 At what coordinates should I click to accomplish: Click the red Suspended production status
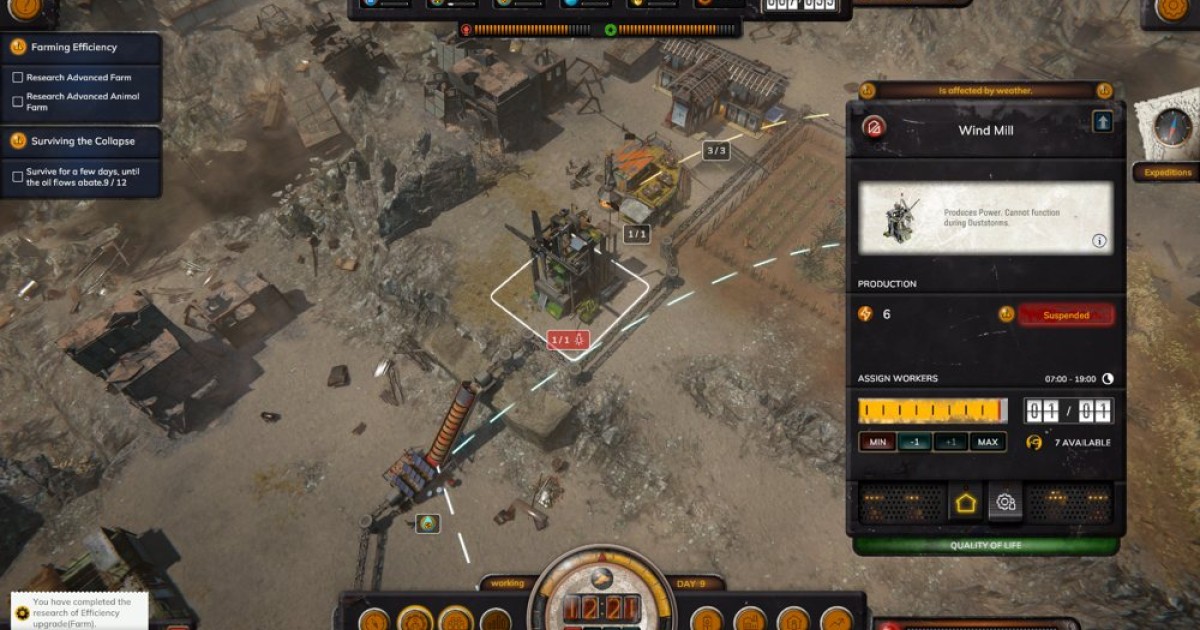pos(1066,315)
